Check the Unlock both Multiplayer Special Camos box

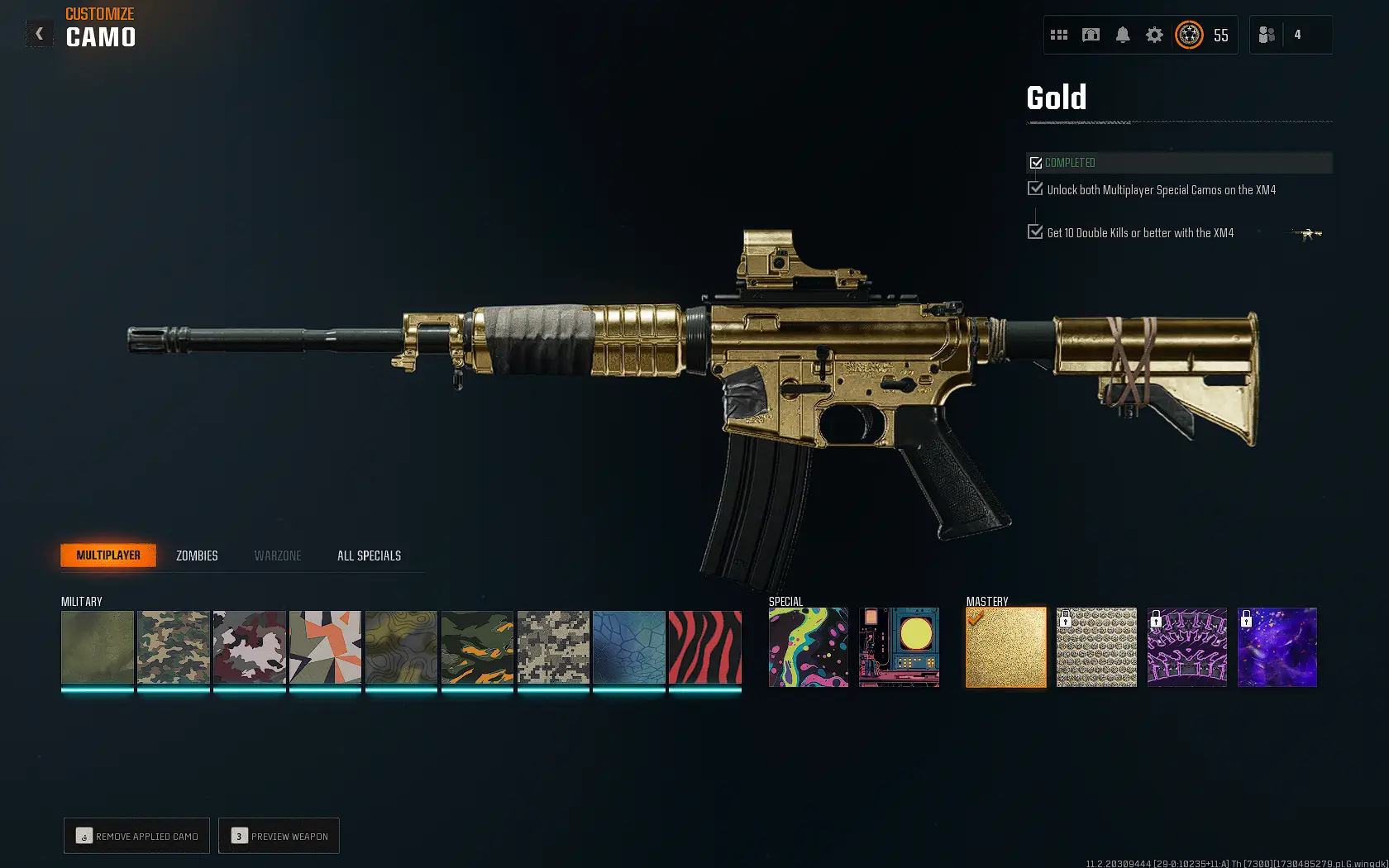click(x=1036, y=188)
